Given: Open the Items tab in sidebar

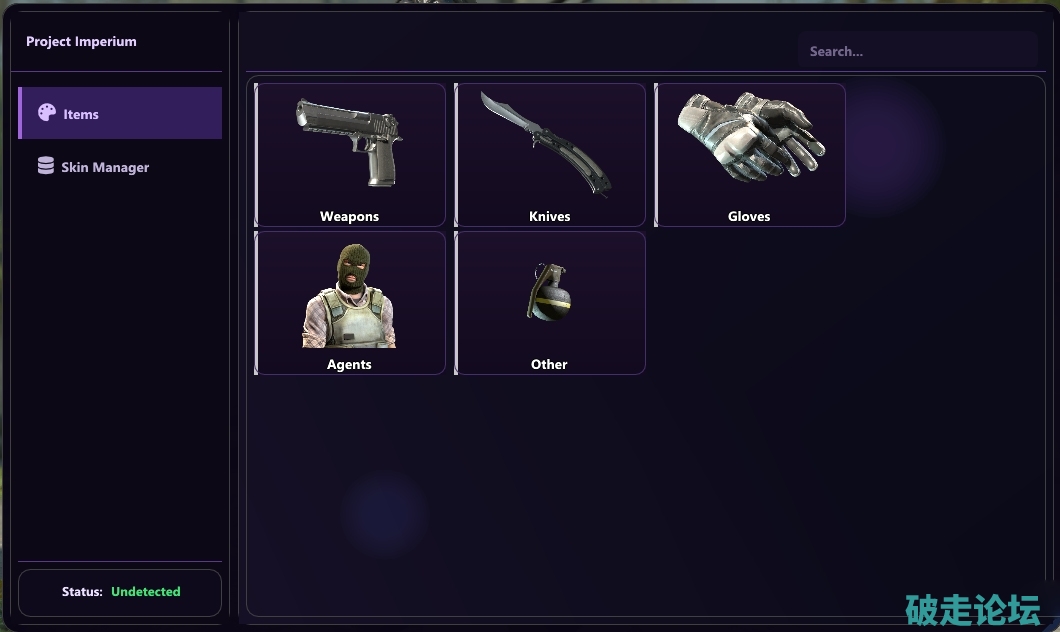Looking at the screenshot, I should [120, 114].
